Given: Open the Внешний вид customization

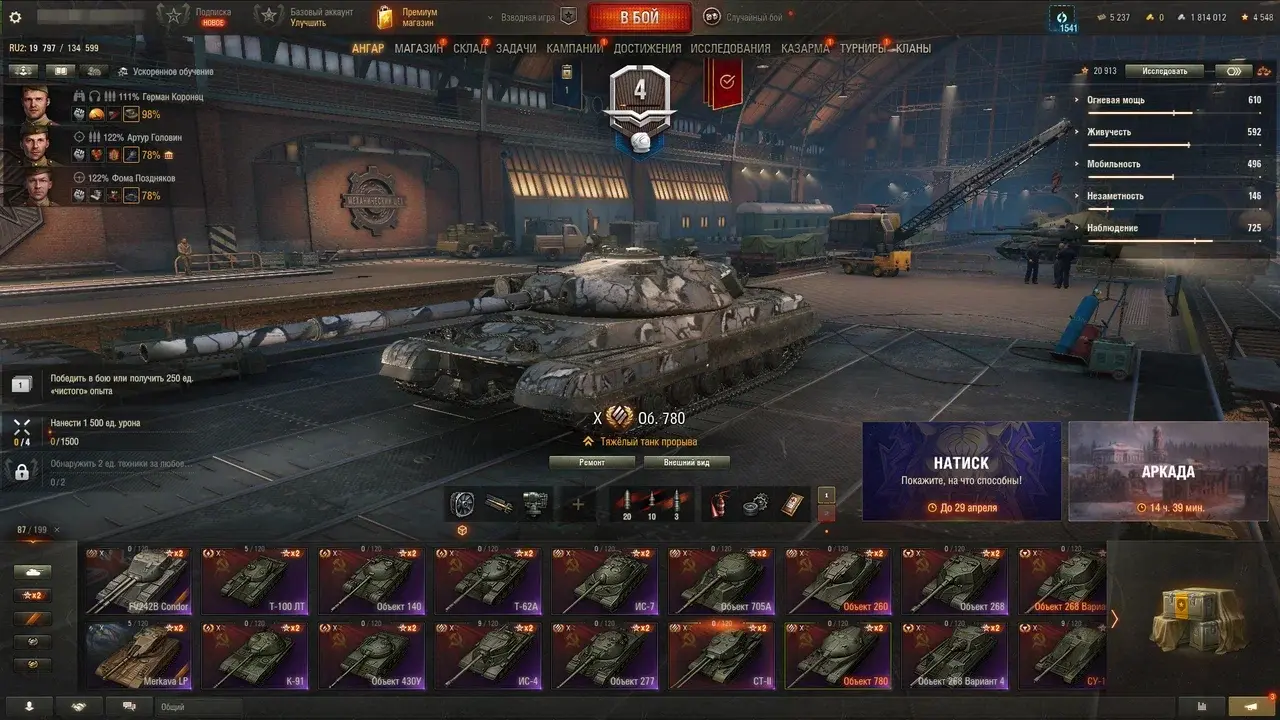Looking at the screenshot, I should (x=686, y=463).
